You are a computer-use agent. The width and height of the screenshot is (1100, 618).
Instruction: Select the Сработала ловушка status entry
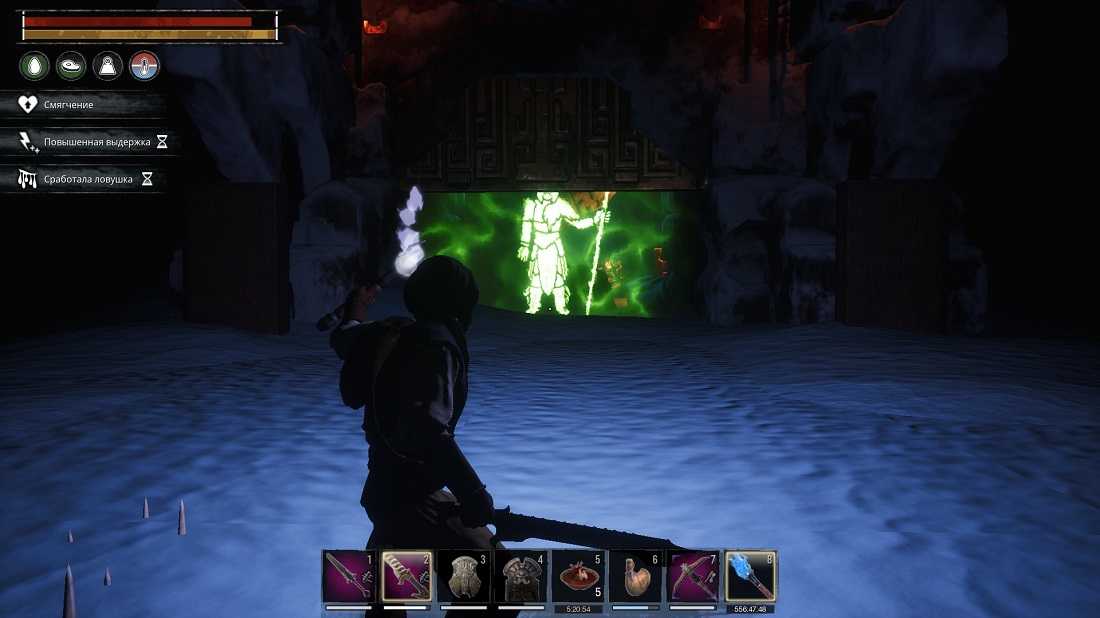(84, 179)
